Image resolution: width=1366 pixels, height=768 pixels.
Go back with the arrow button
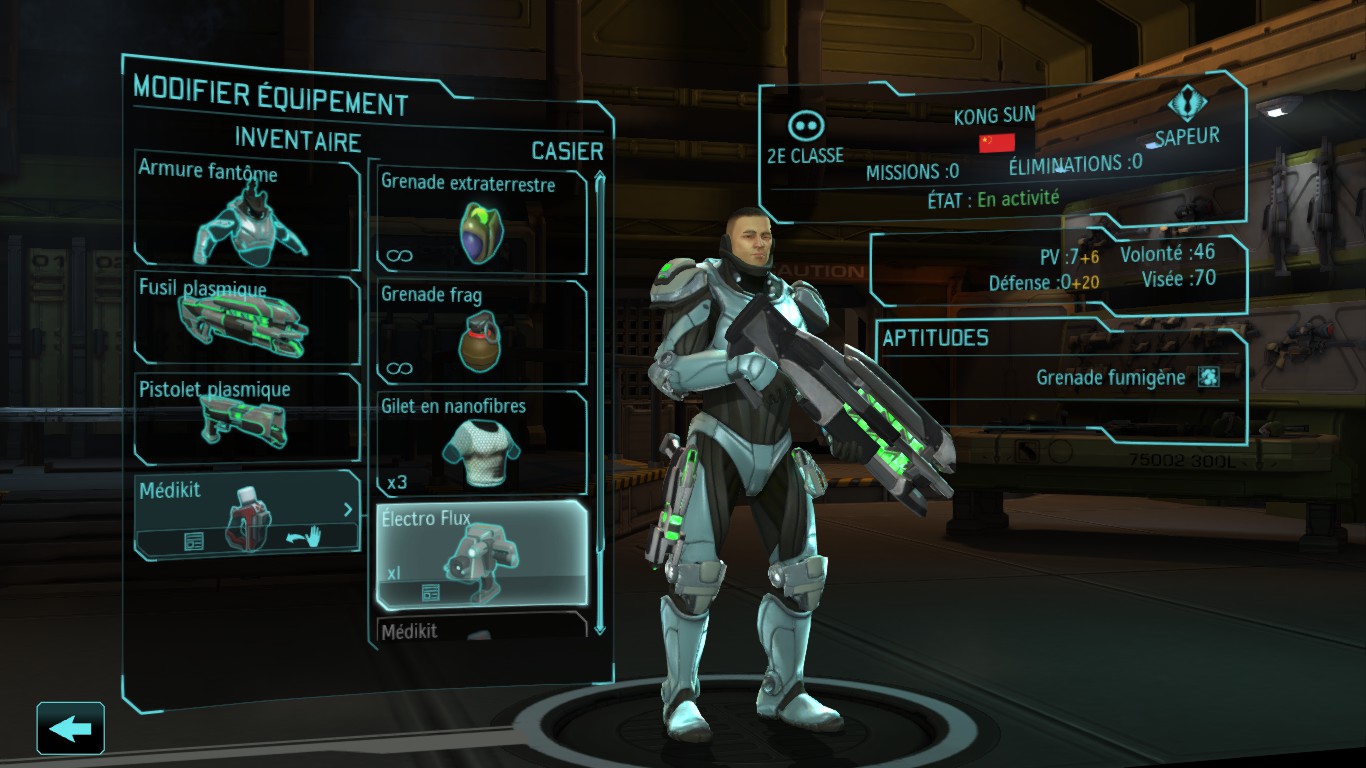(x=70, y=728)
